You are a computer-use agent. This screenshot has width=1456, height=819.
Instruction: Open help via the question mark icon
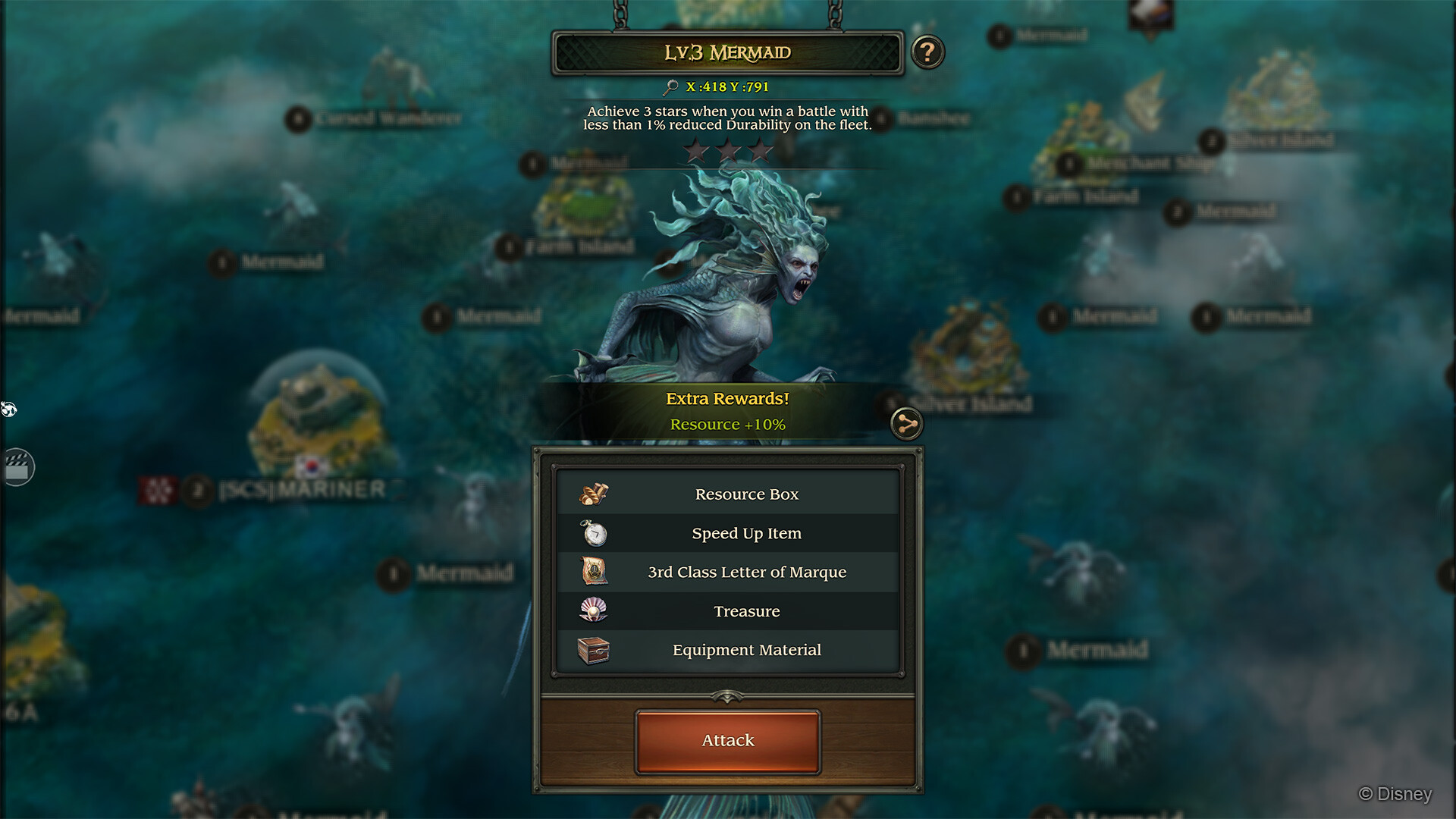coord(927,52)
